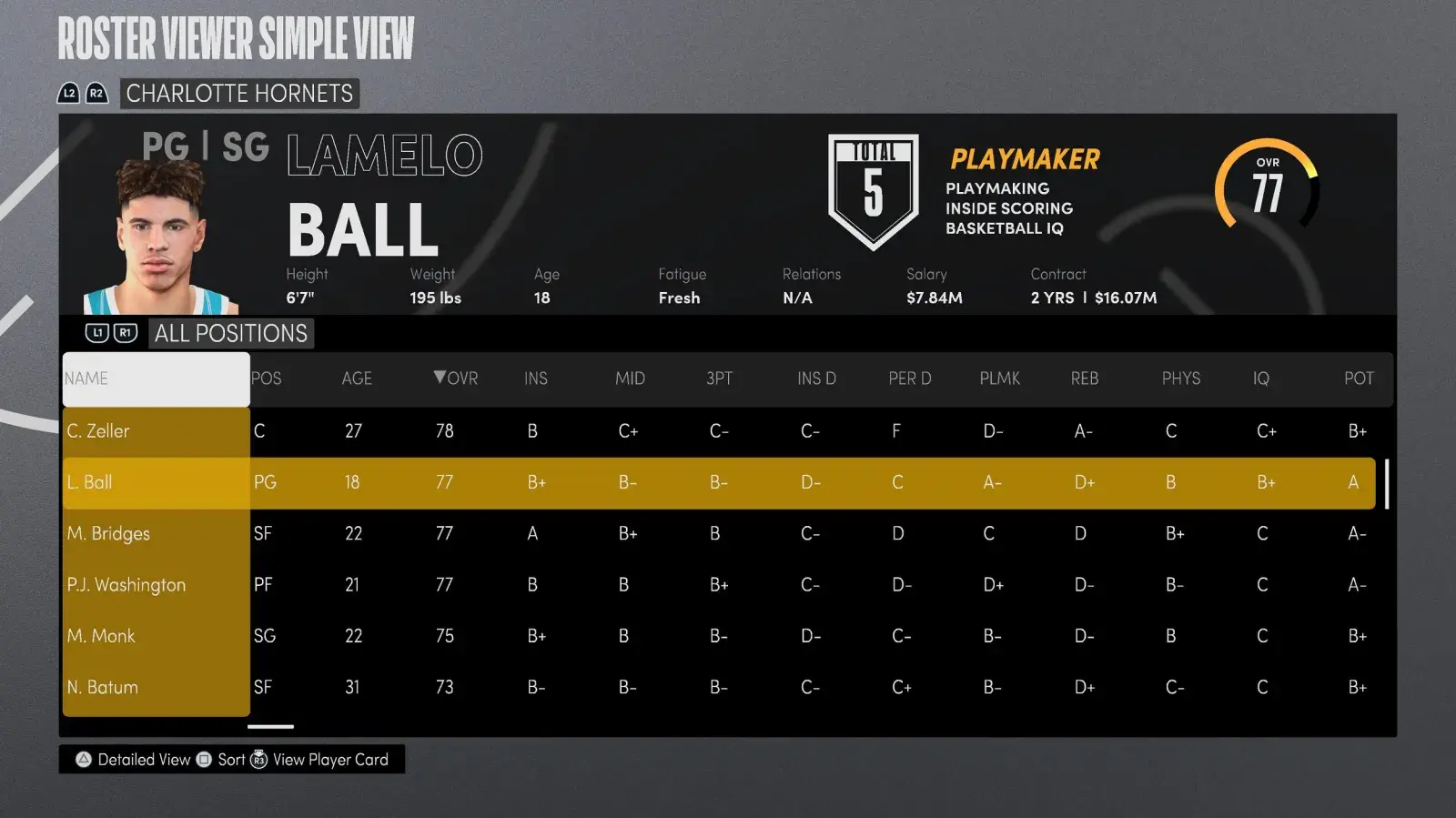Sort by the IQ column header
This screenshot has width=1456, height=818.
pos(1260,379)
